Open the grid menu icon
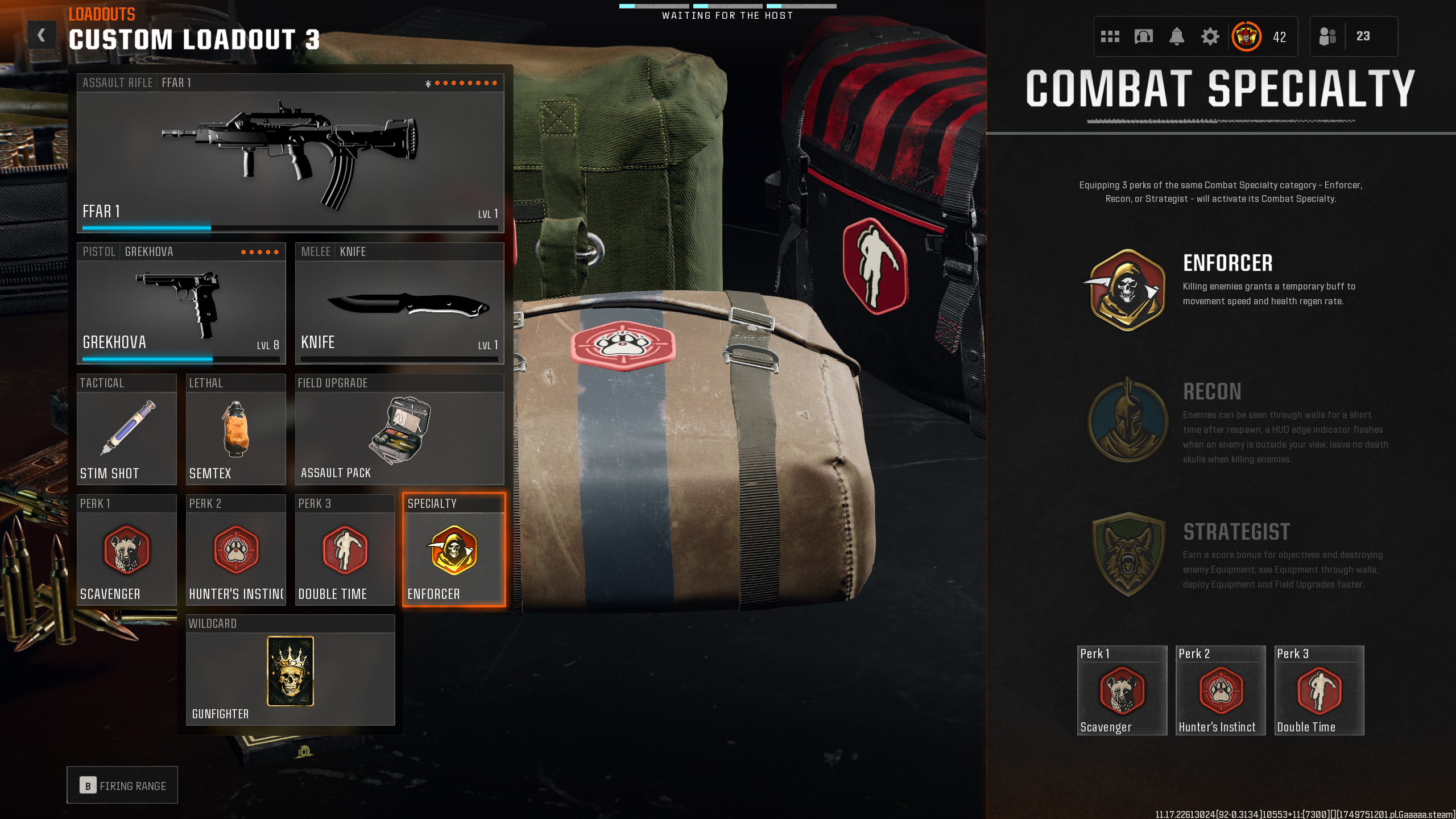The image size is (1456, 819). [1110, 37]
